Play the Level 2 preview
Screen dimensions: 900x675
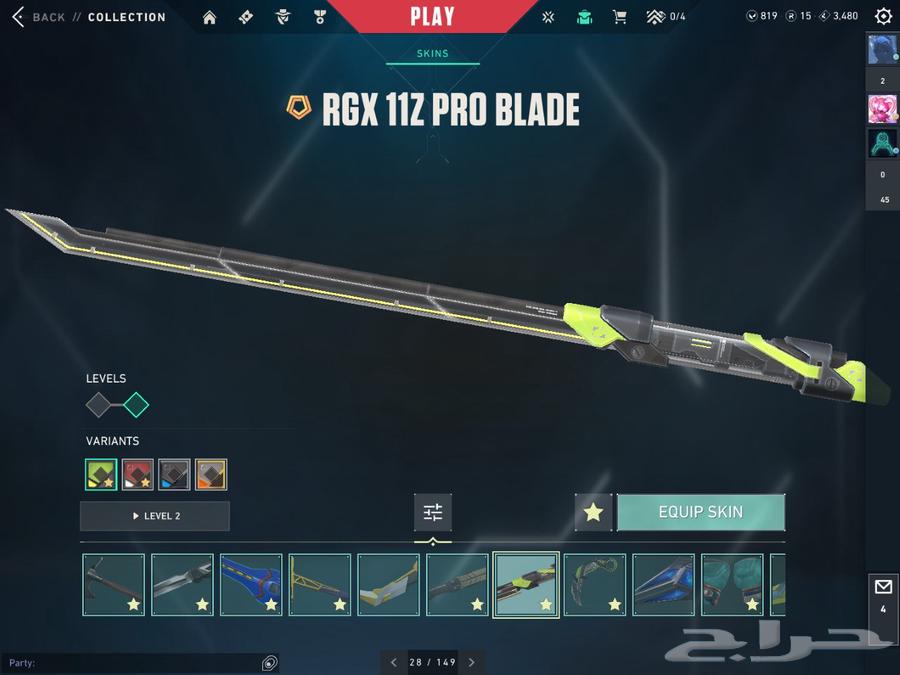155,516
